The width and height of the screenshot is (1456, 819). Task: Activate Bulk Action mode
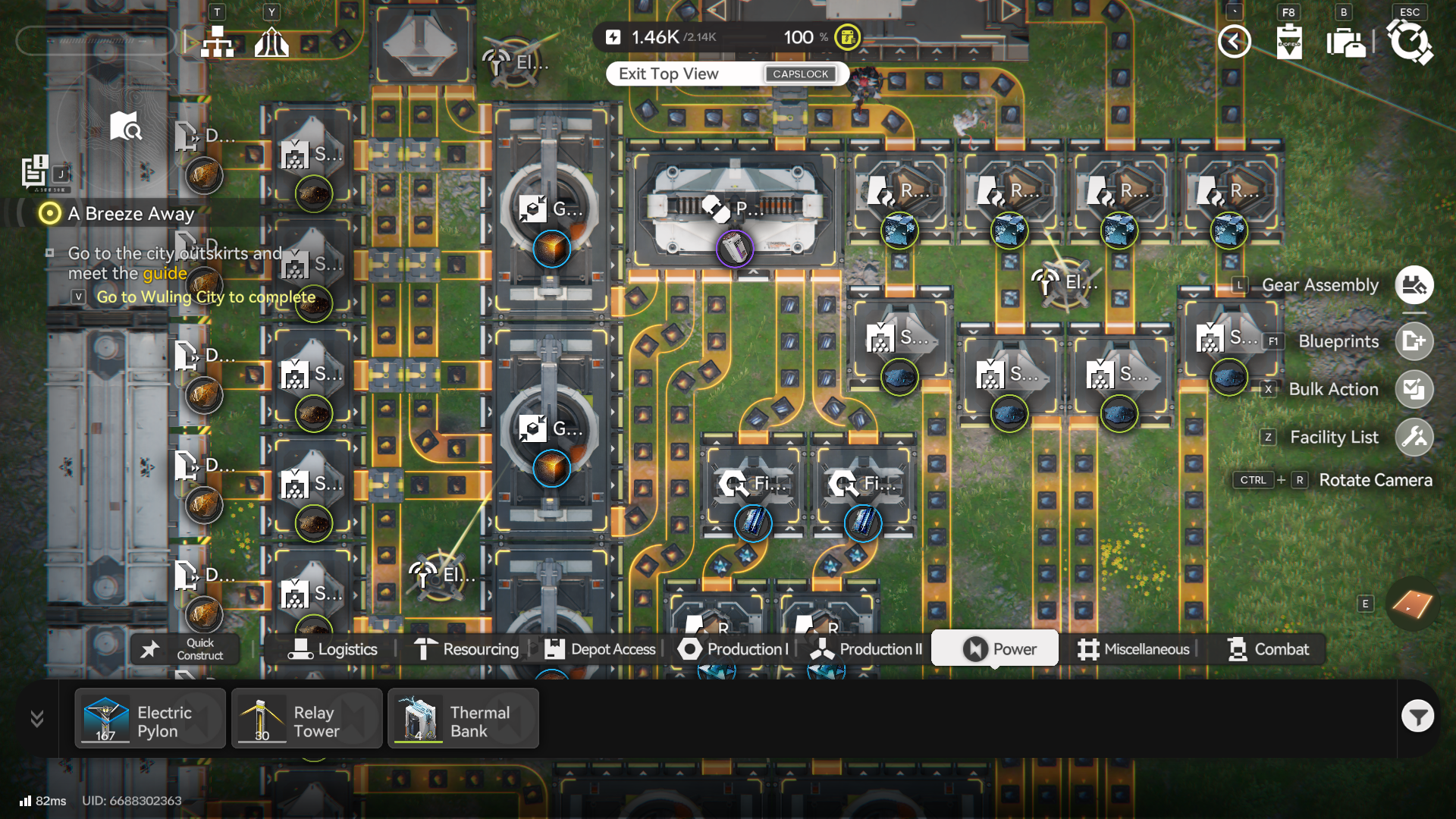coord(1414,389)
